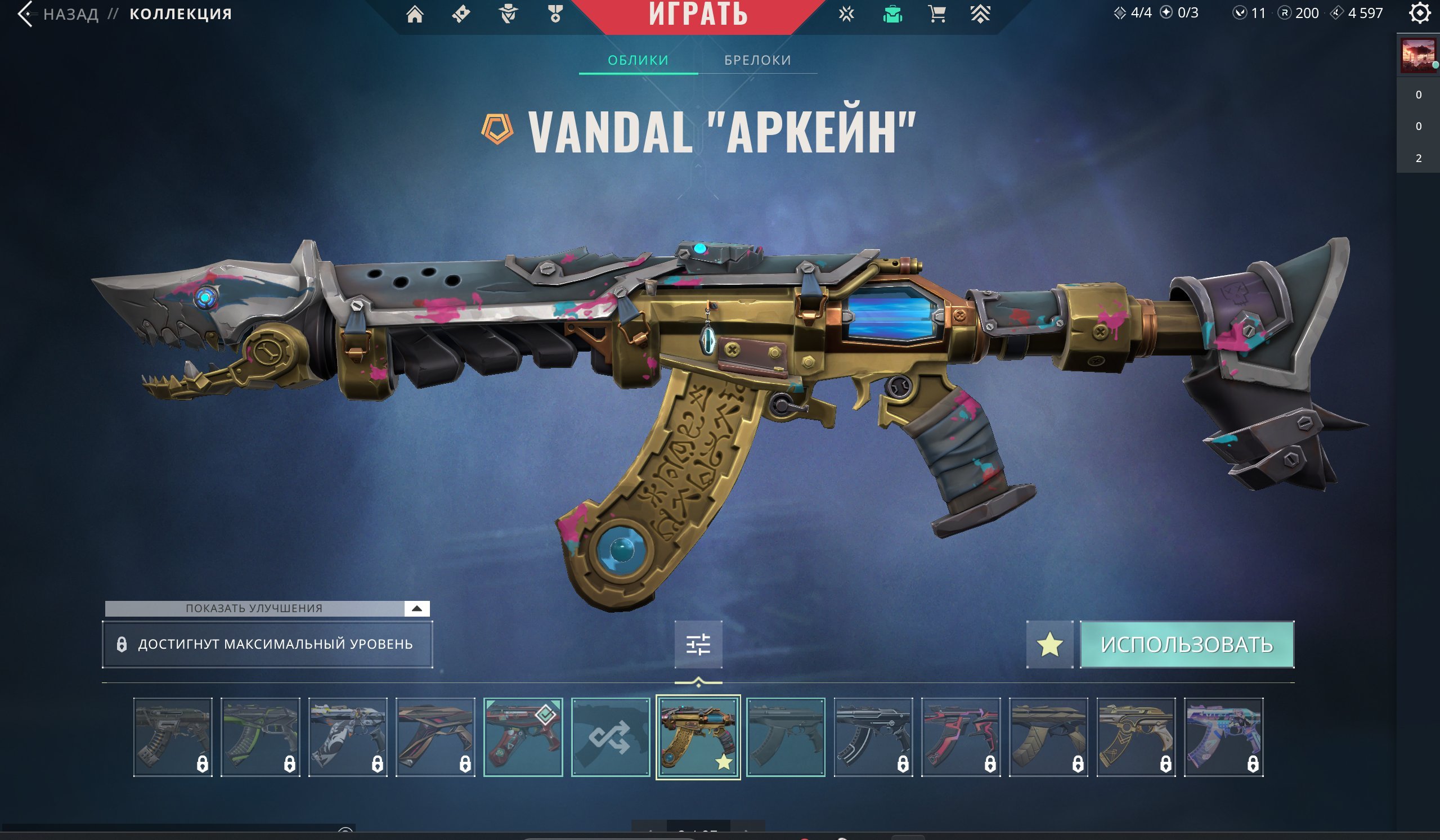
Task: Select the ОБЛИКИ tab
Action: [x=638, y=60]
